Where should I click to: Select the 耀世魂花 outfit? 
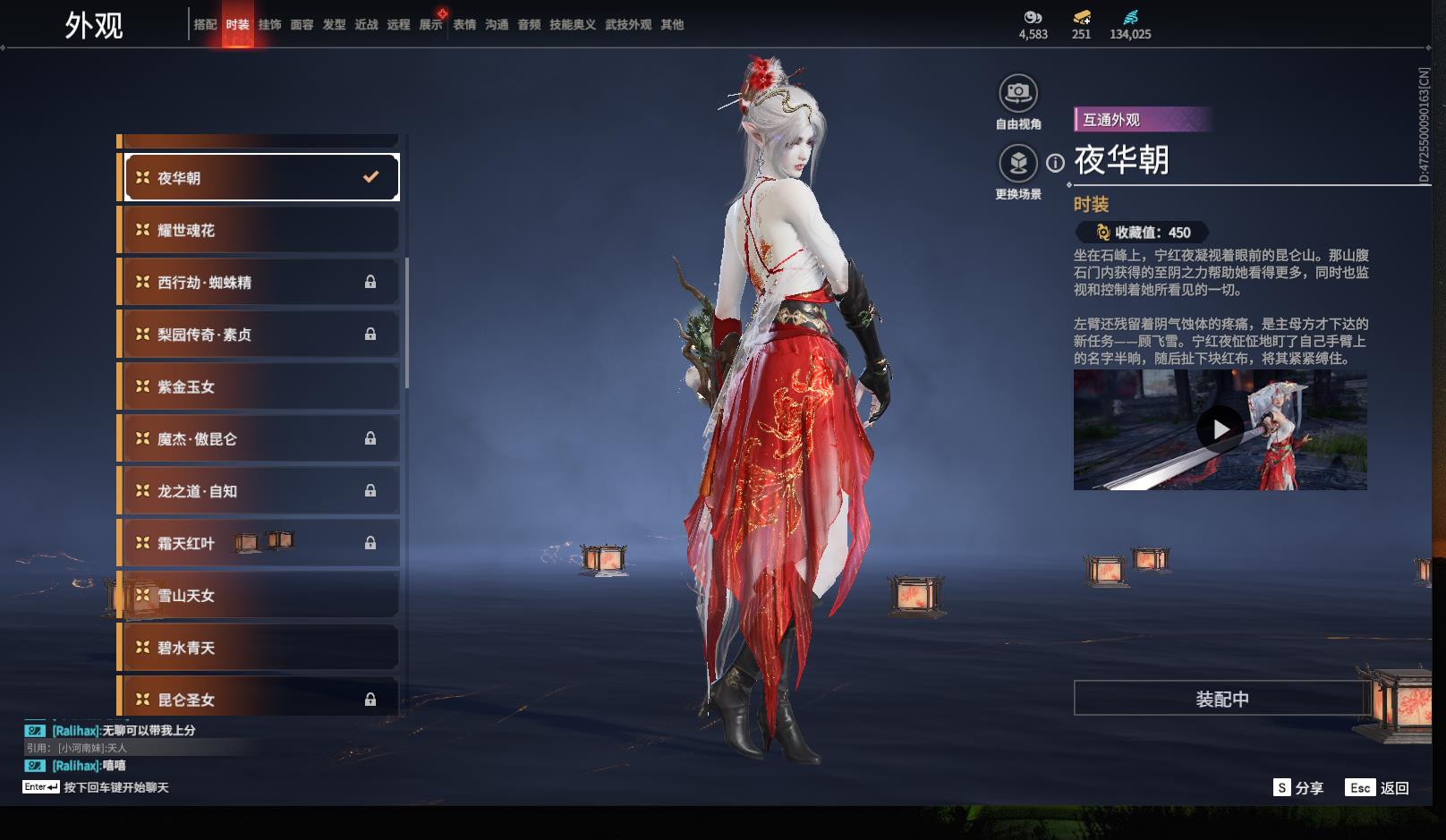(259, 231)
